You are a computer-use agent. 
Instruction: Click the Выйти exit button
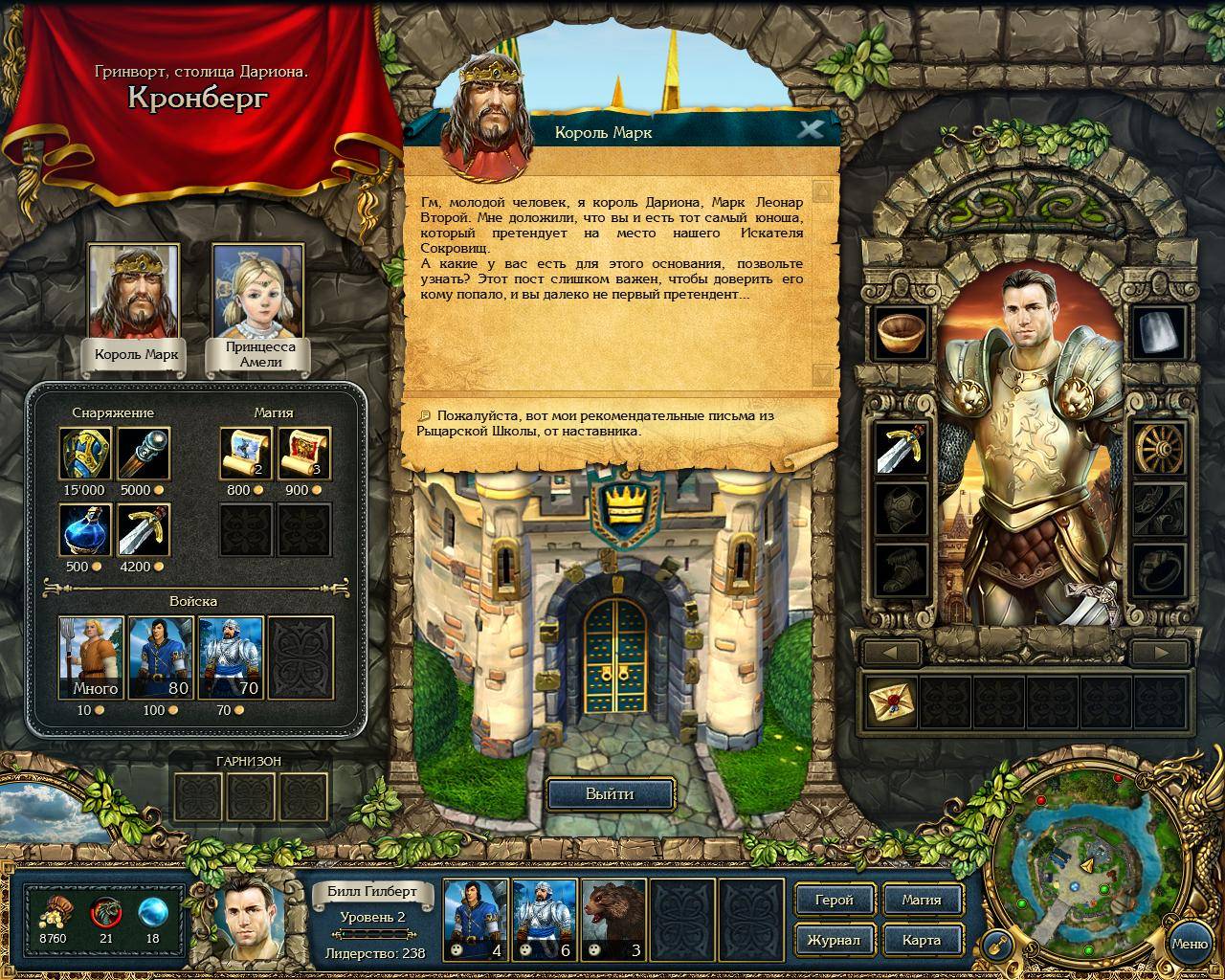(610, 793)
